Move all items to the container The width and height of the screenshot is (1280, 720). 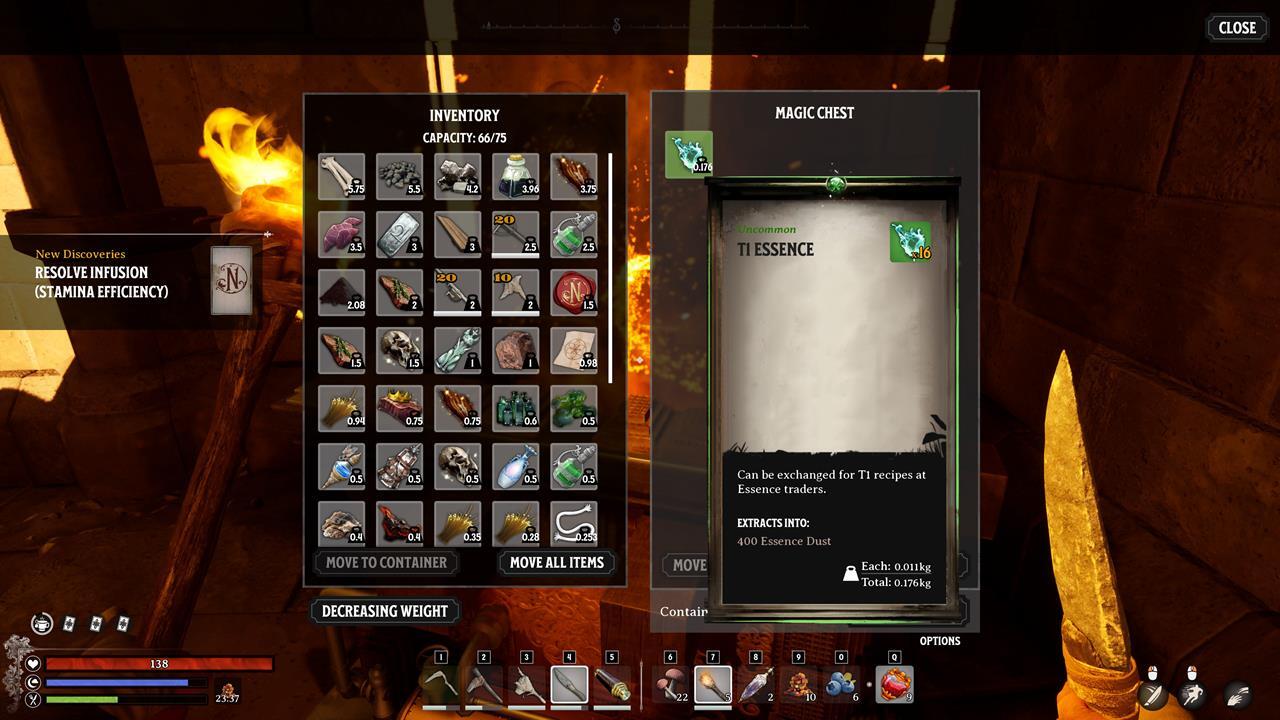tap(556, 562)
